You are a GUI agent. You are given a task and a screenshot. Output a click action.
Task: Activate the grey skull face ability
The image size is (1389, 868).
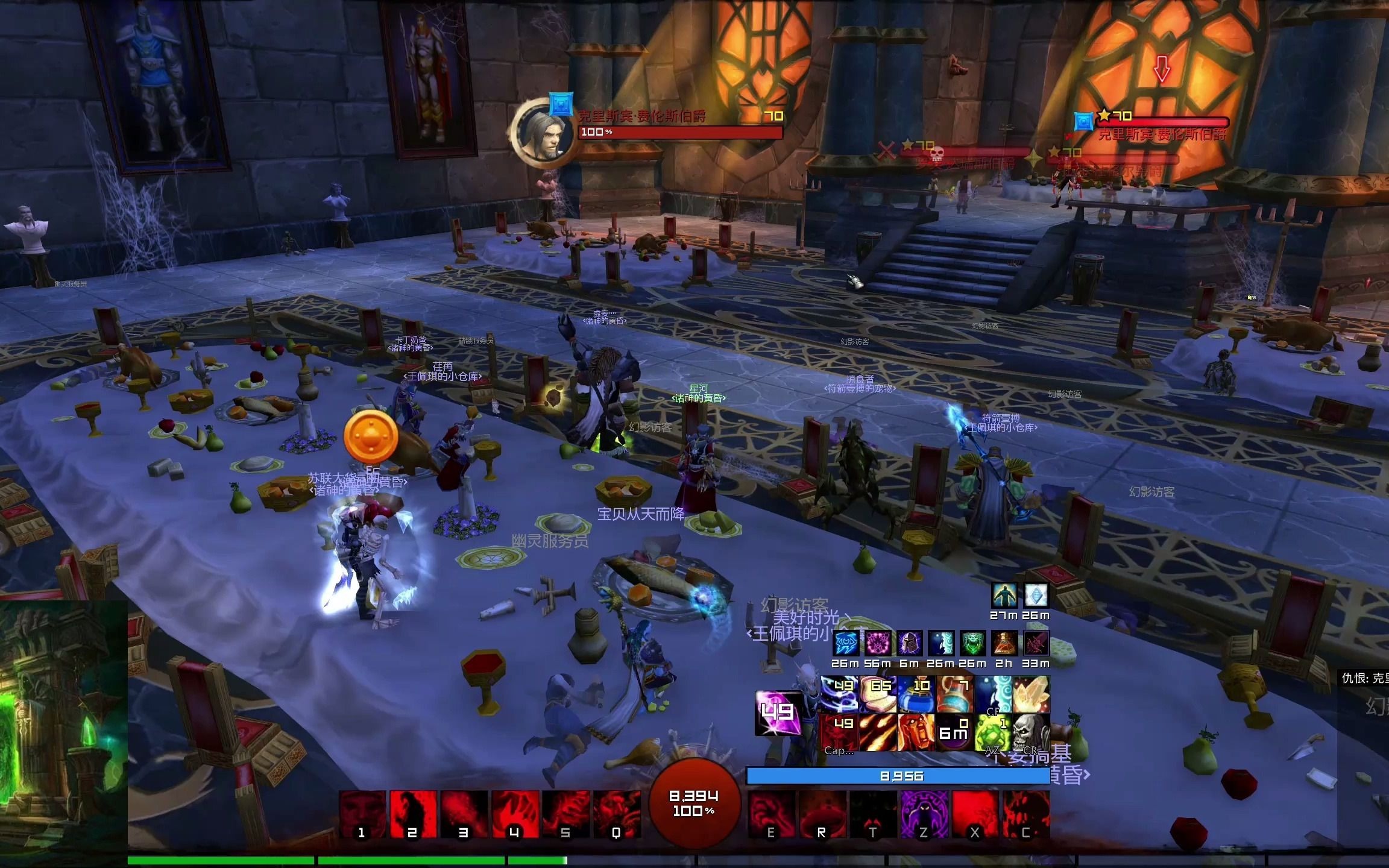[x=1030, y=732]
